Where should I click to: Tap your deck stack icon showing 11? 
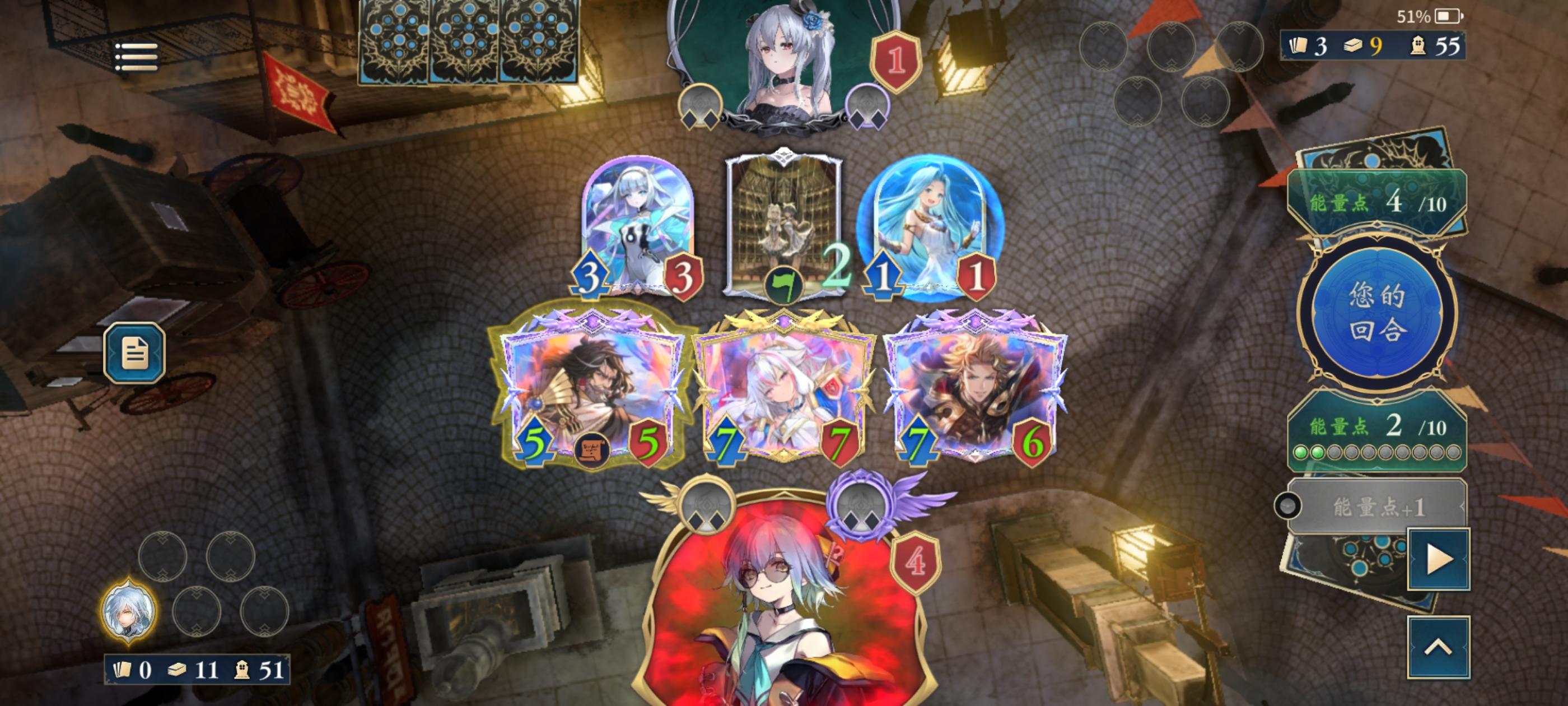point(176,670)
